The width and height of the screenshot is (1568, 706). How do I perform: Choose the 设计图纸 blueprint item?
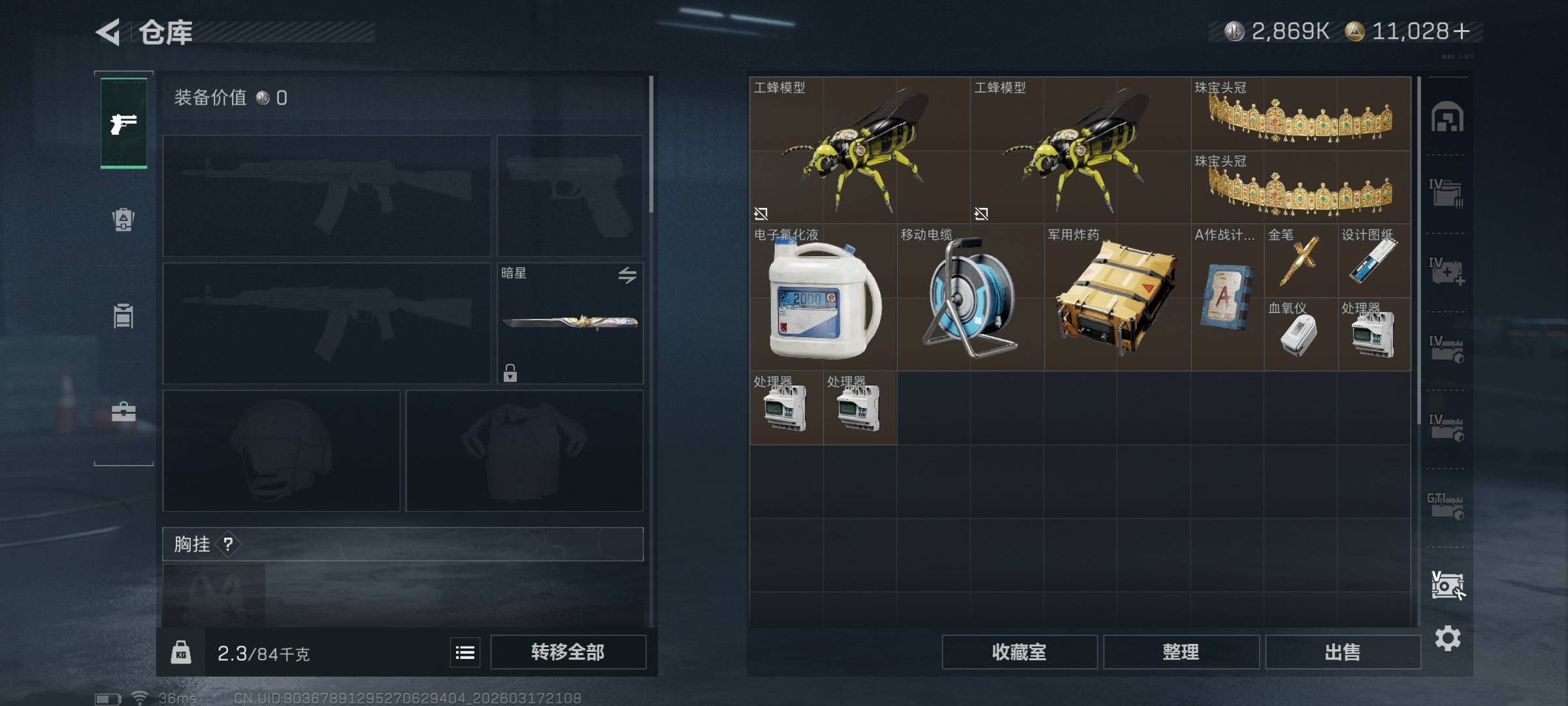[x=1374, y=261]
